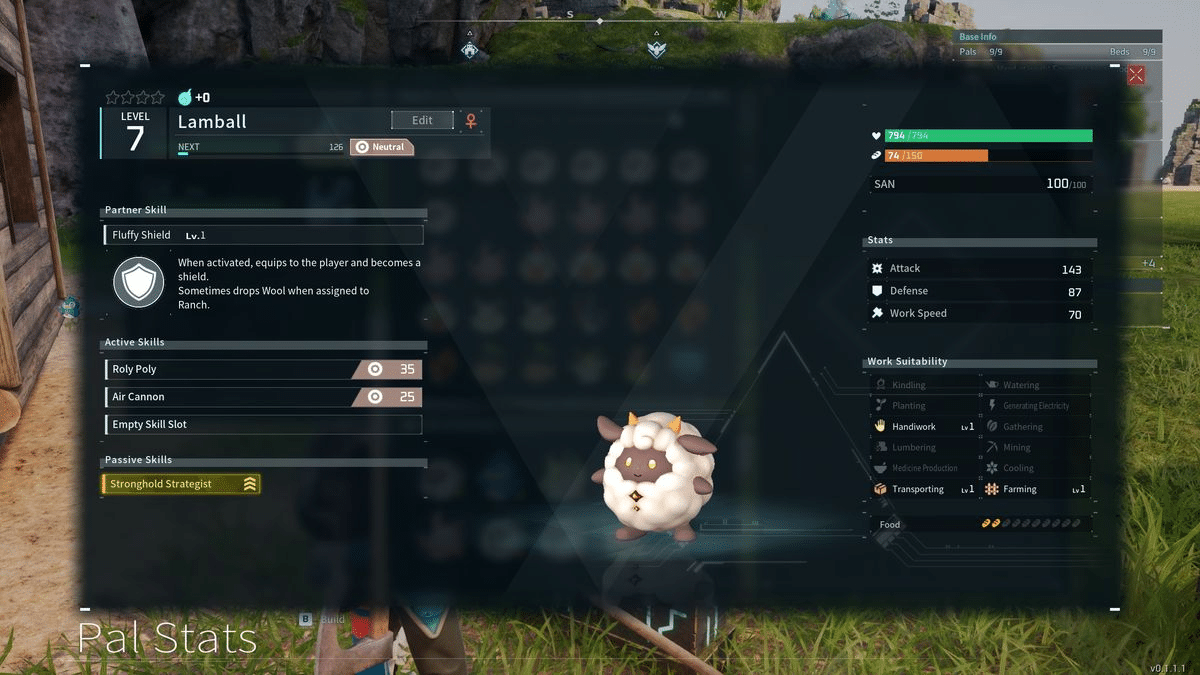1200x675 pixels.
Task: Choose the Empty Skill Slot
Action: pos(263,425)
